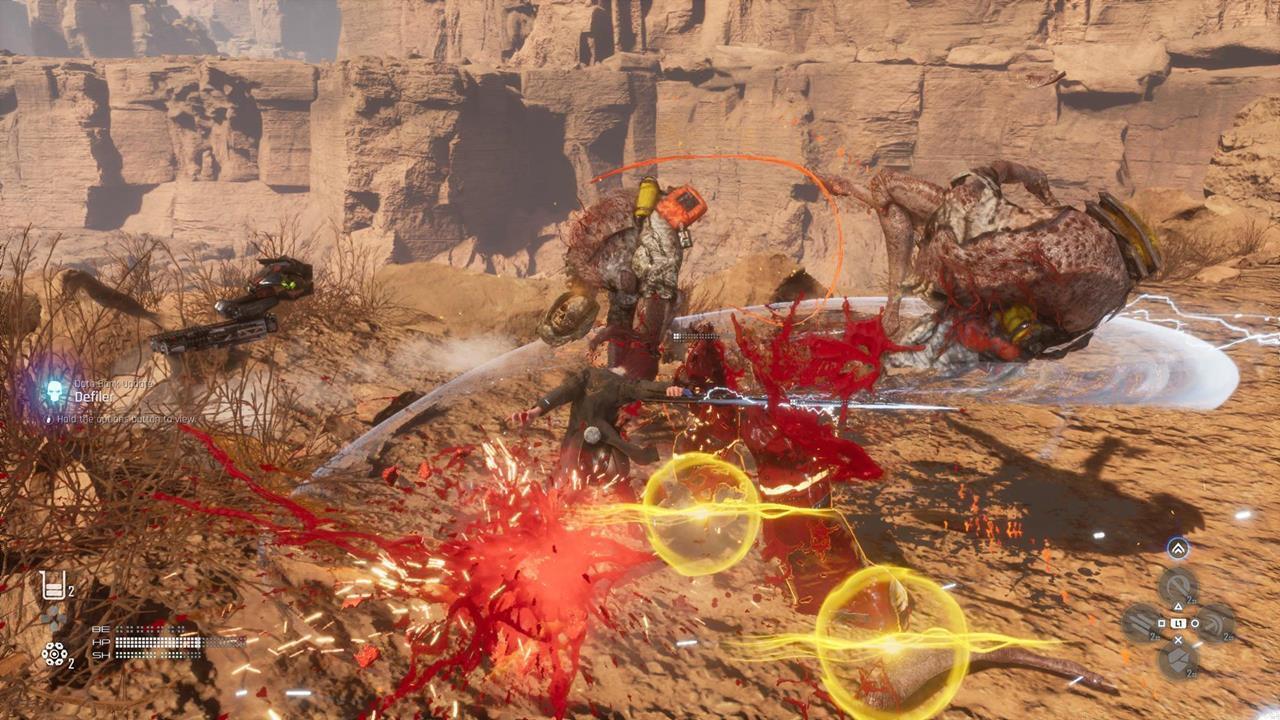Select the BE gauge label
Viewport: 1280px width, 720px height.
[x=101, y=629]
